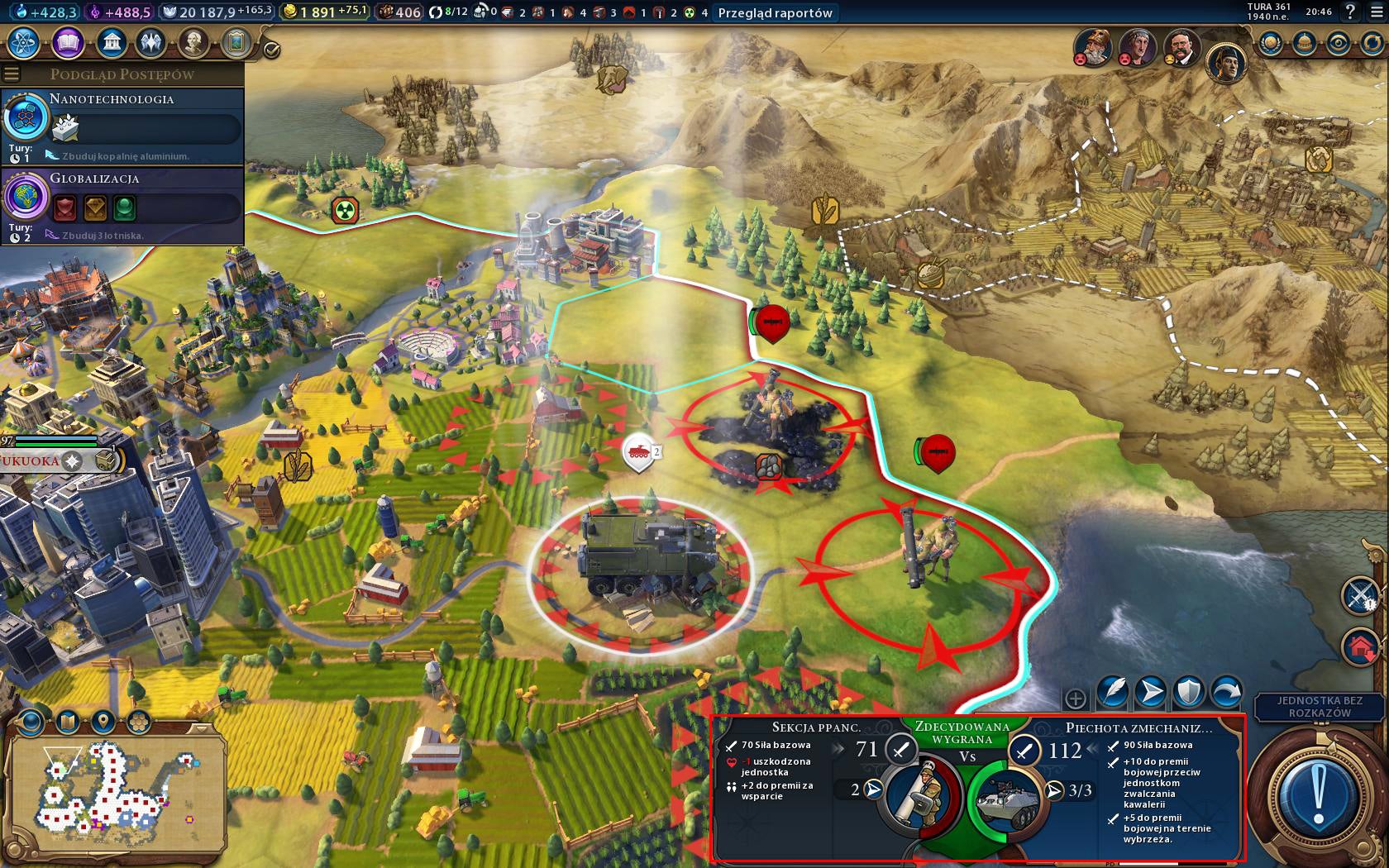Open the government screen columns icon
The height and width of the screenshot is (868, 1389).
click(x=112, y=41)
